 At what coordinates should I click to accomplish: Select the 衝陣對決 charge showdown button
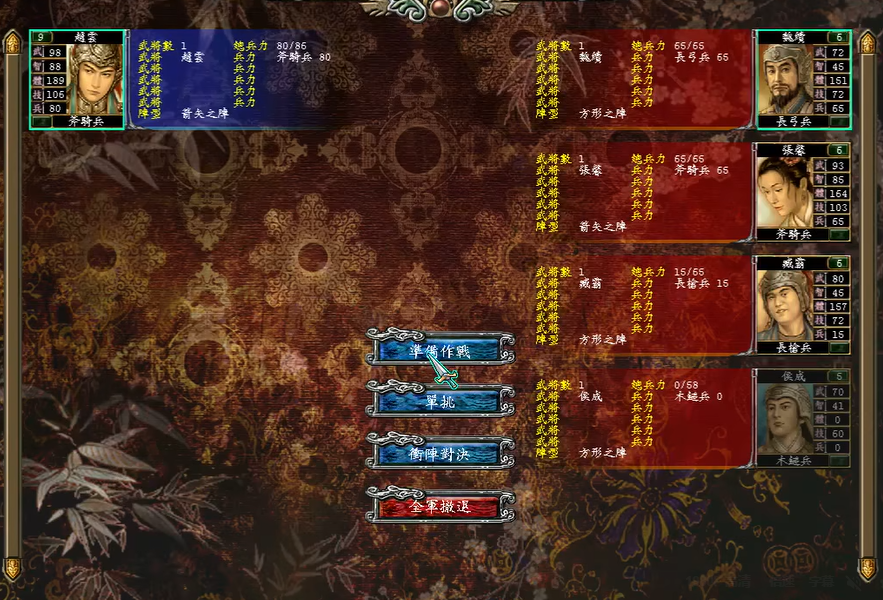click(440, 453)
